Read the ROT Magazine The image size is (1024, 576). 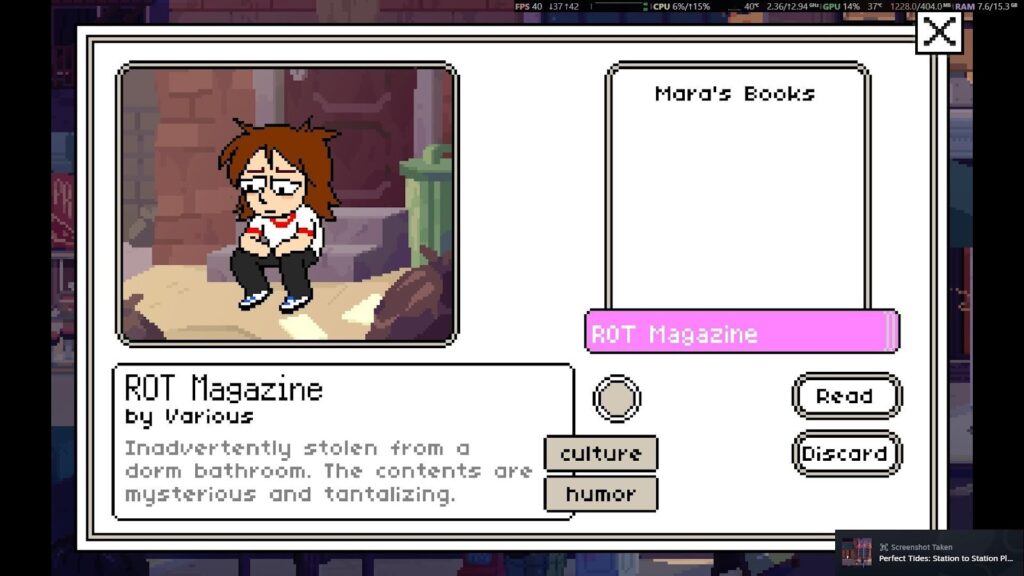pos(846,396)
